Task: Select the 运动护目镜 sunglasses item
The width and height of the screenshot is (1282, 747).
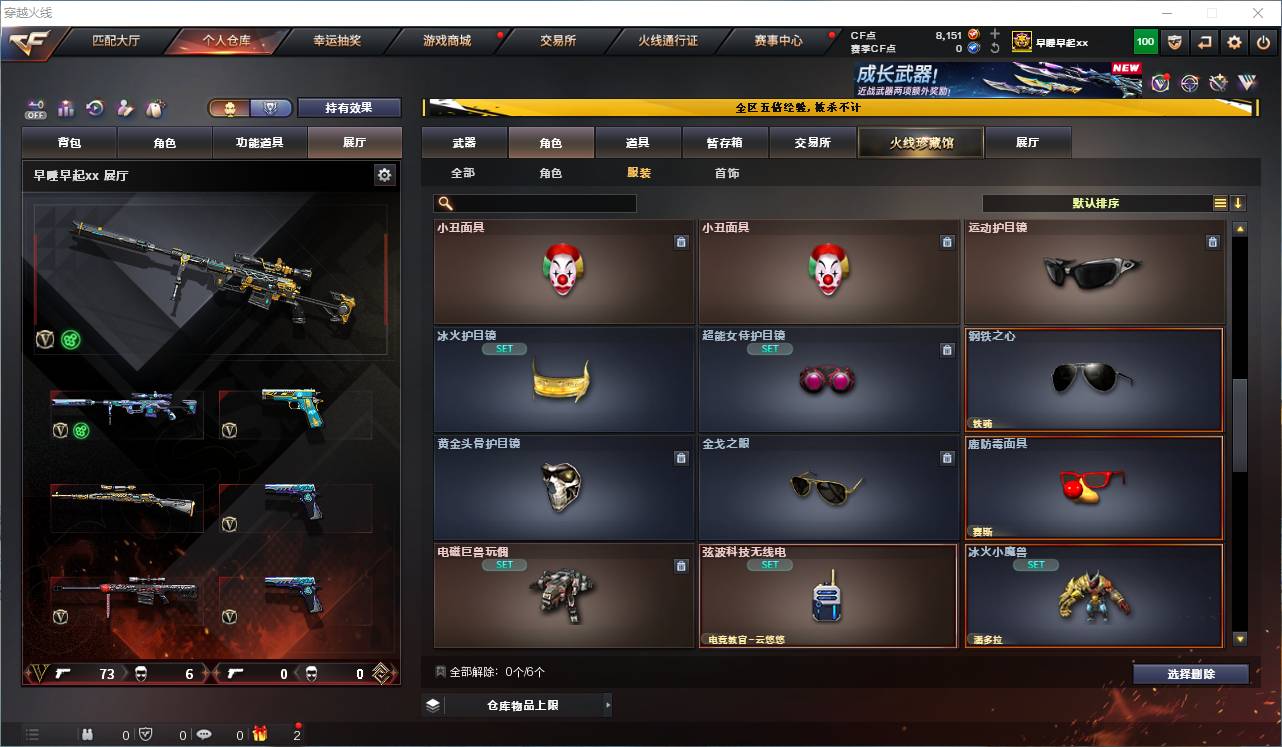Action: 1094,272
